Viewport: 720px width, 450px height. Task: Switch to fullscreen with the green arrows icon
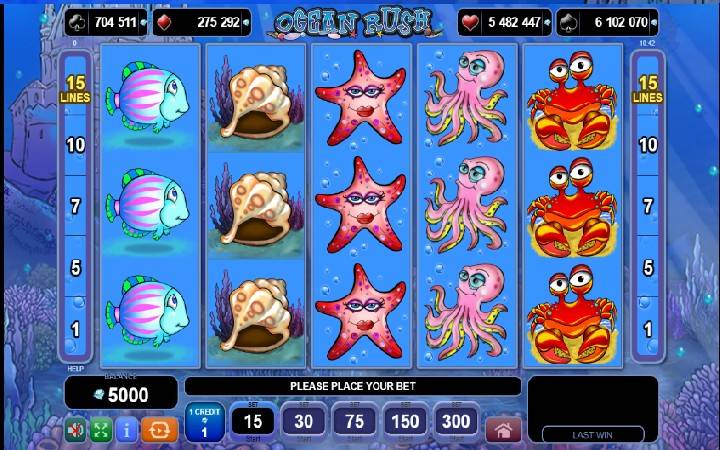click(101, 430)
